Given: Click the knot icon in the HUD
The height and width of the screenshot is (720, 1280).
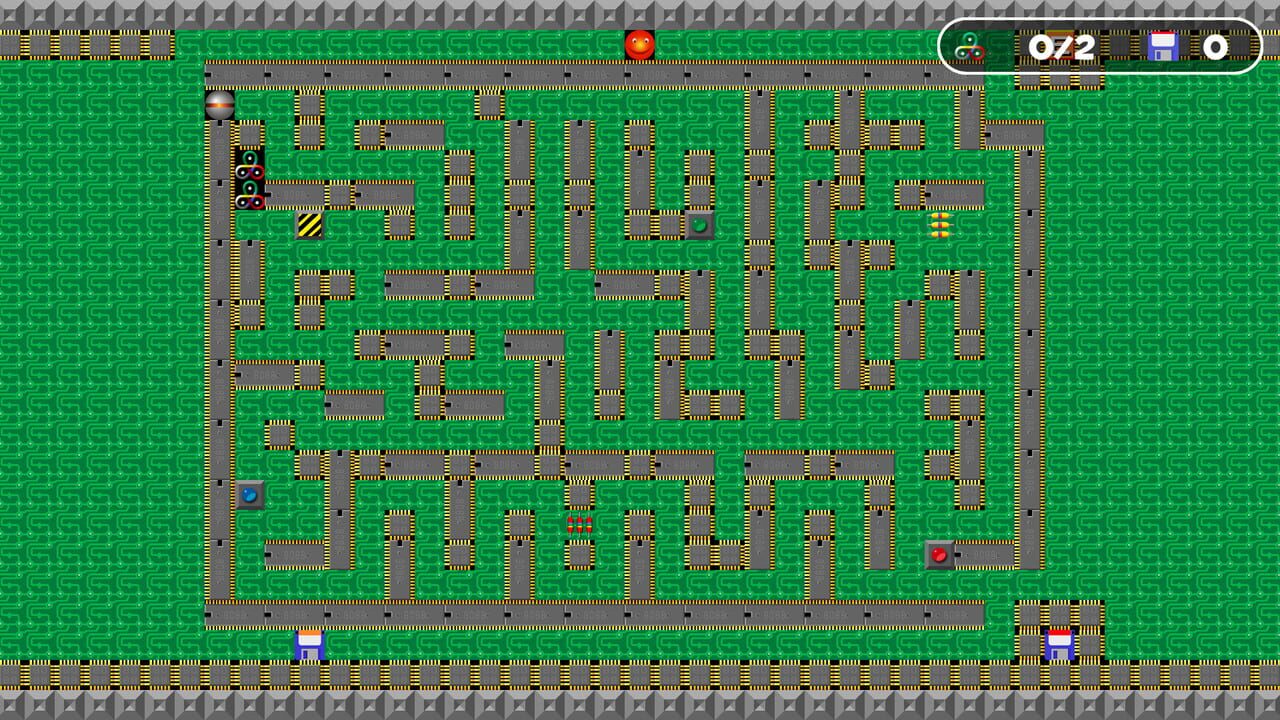Looking at the screenshot, I should 968,45.
